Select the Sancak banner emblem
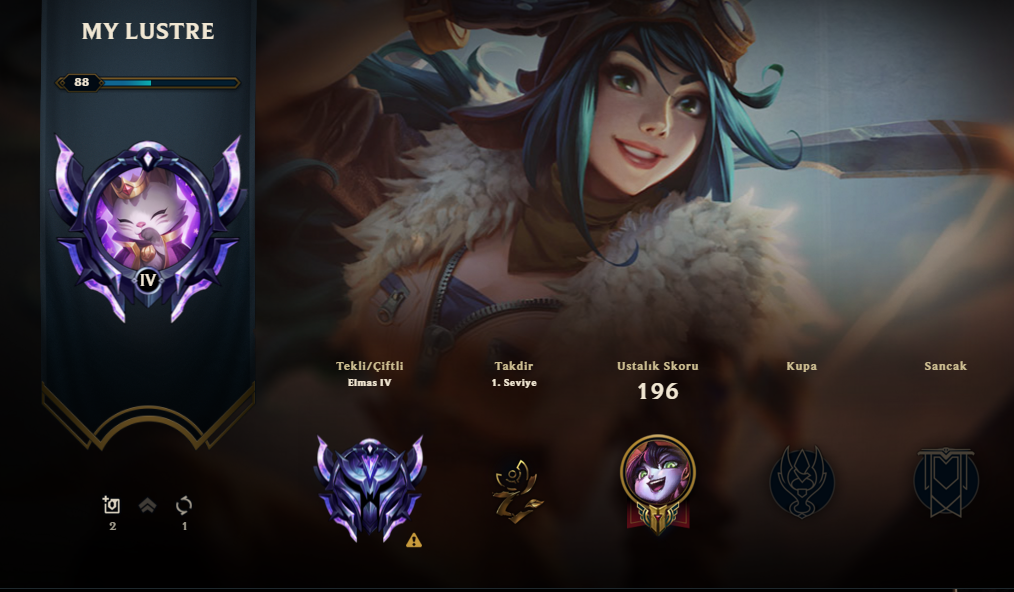This screenshot has width=1014, height=592. tap(945, 483)
